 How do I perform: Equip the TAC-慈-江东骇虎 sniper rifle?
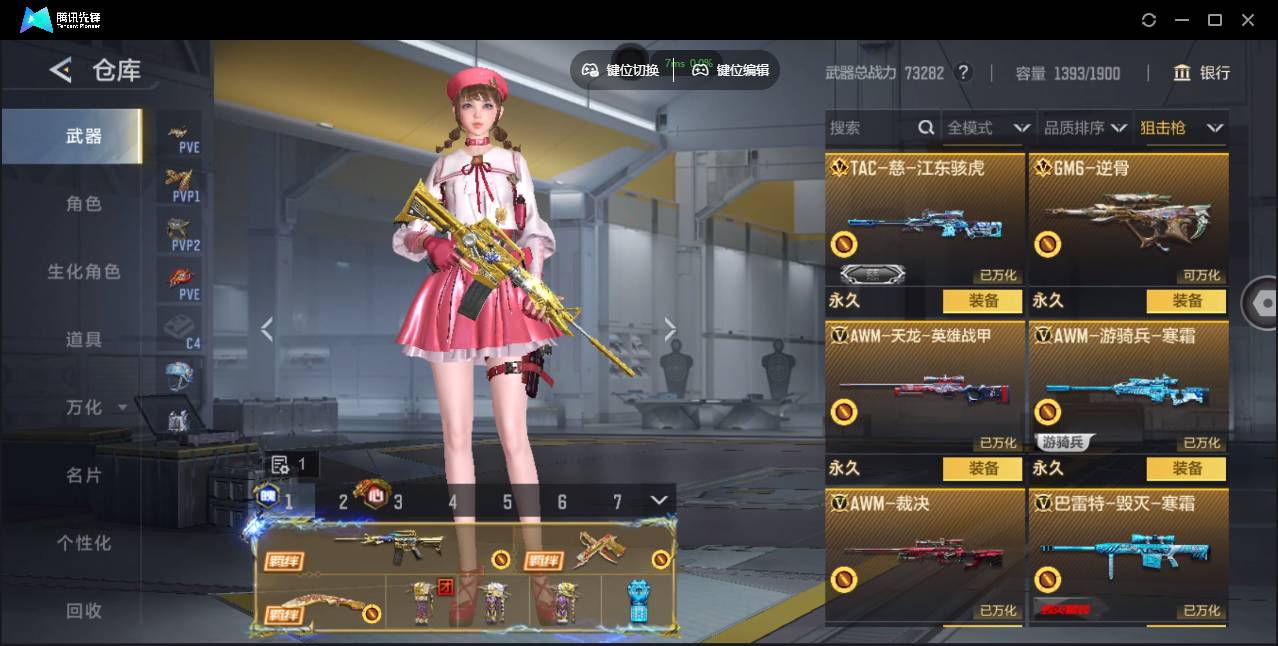point(982,301)
